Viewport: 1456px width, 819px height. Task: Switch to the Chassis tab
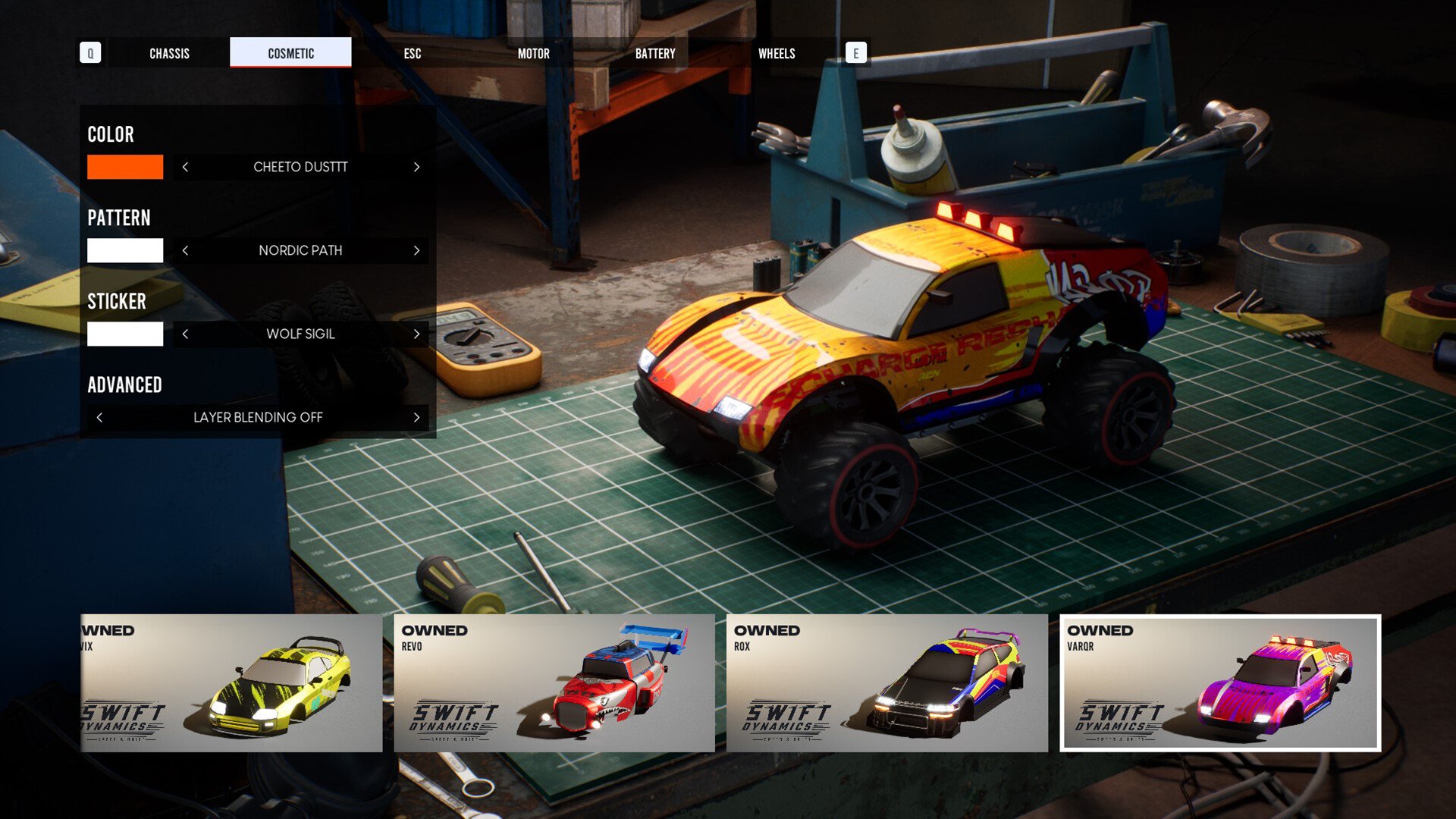[169, 53]
